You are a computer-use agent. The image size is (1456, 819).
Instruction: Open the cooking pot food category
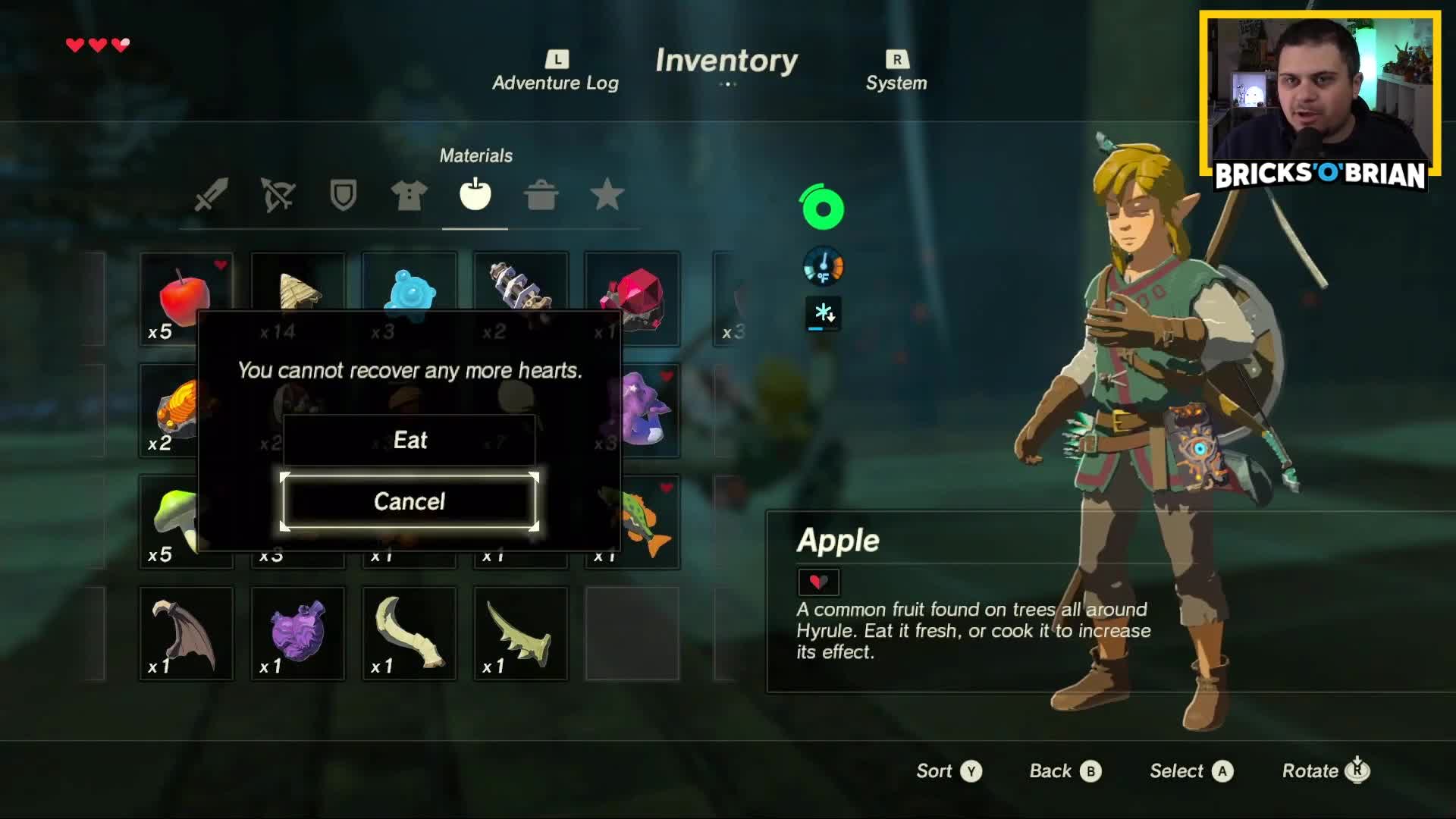click(541, 196)
